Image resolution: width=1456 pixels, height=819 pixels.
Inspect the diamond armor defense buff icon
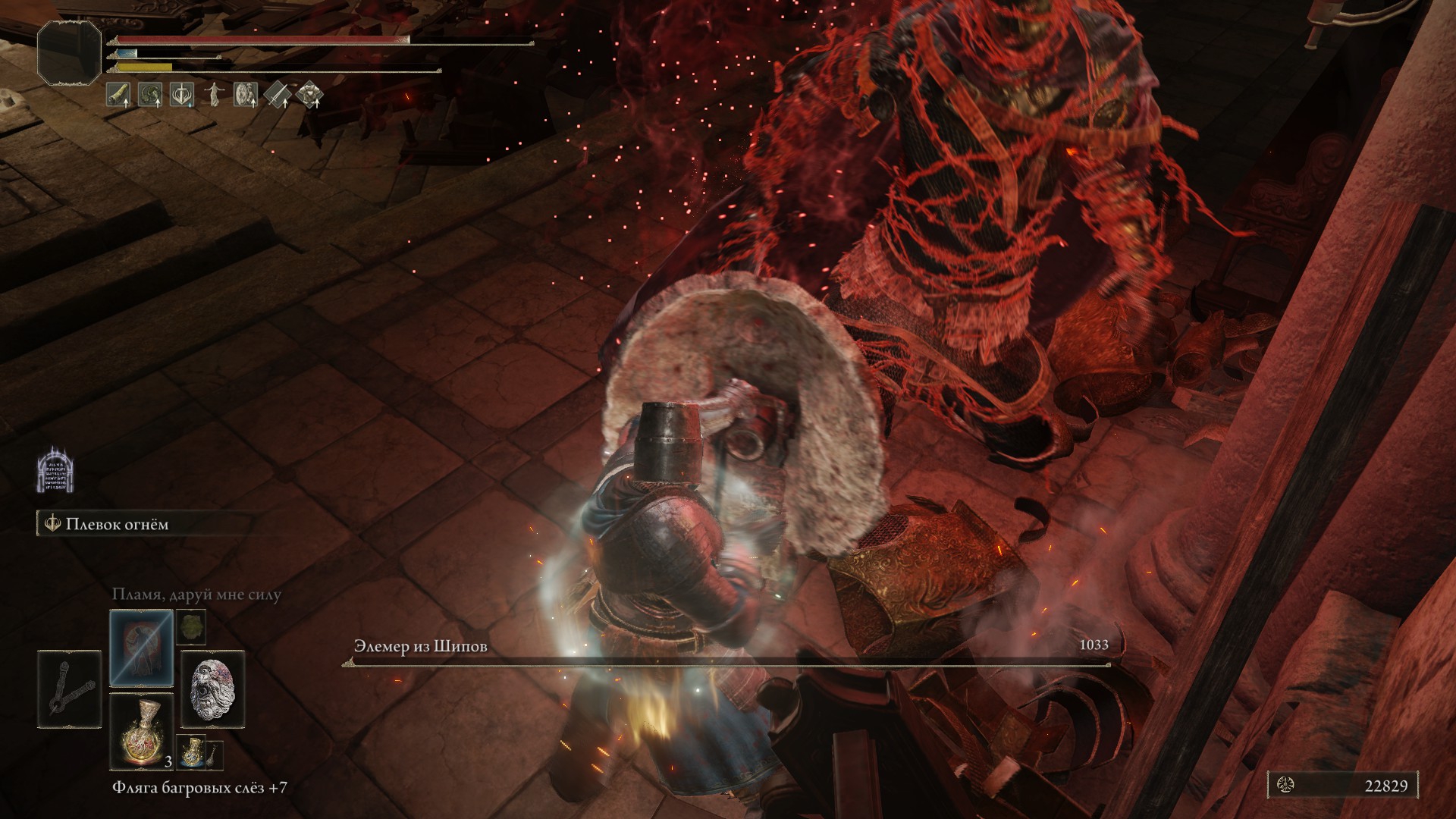(x=309, y=95)
